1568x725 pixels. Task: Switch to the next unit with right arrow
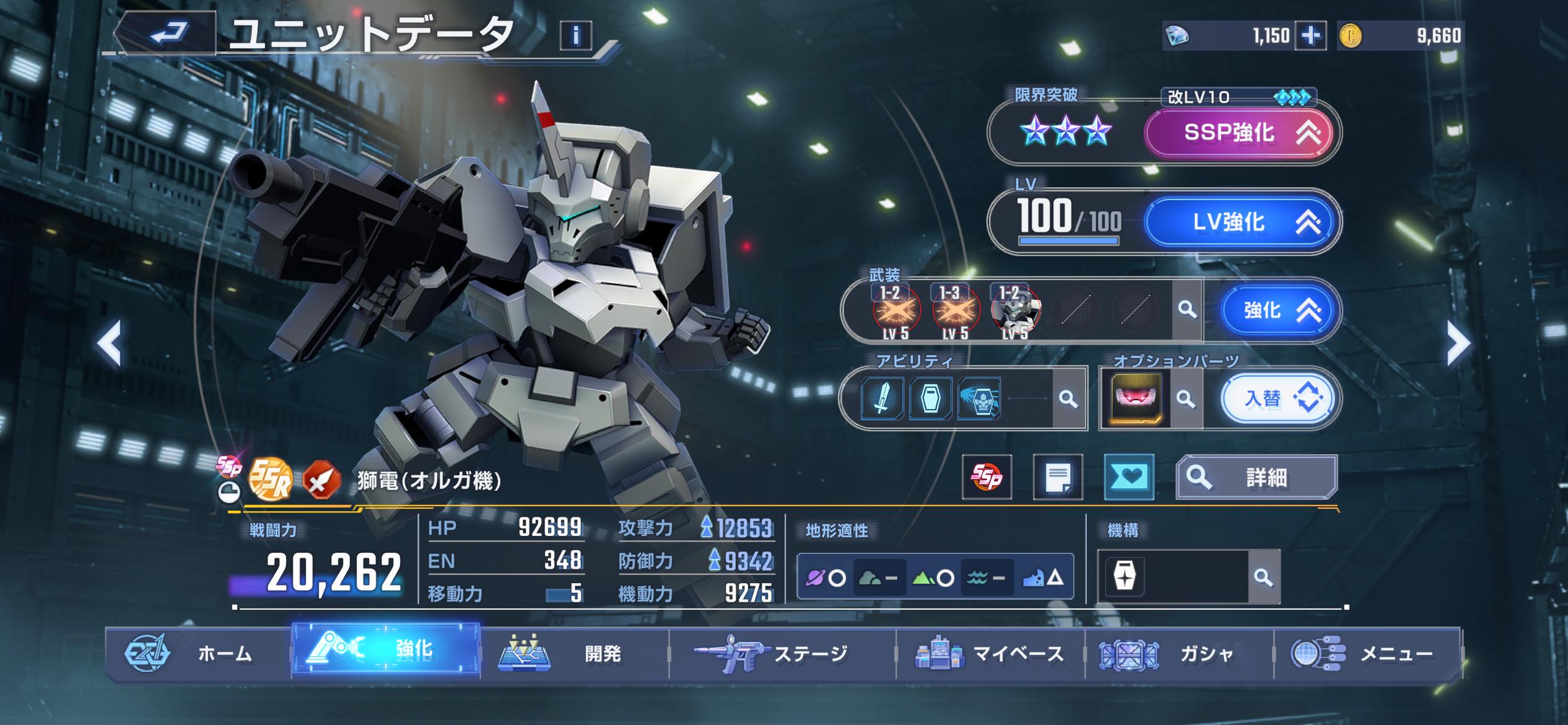point(1458,343)
